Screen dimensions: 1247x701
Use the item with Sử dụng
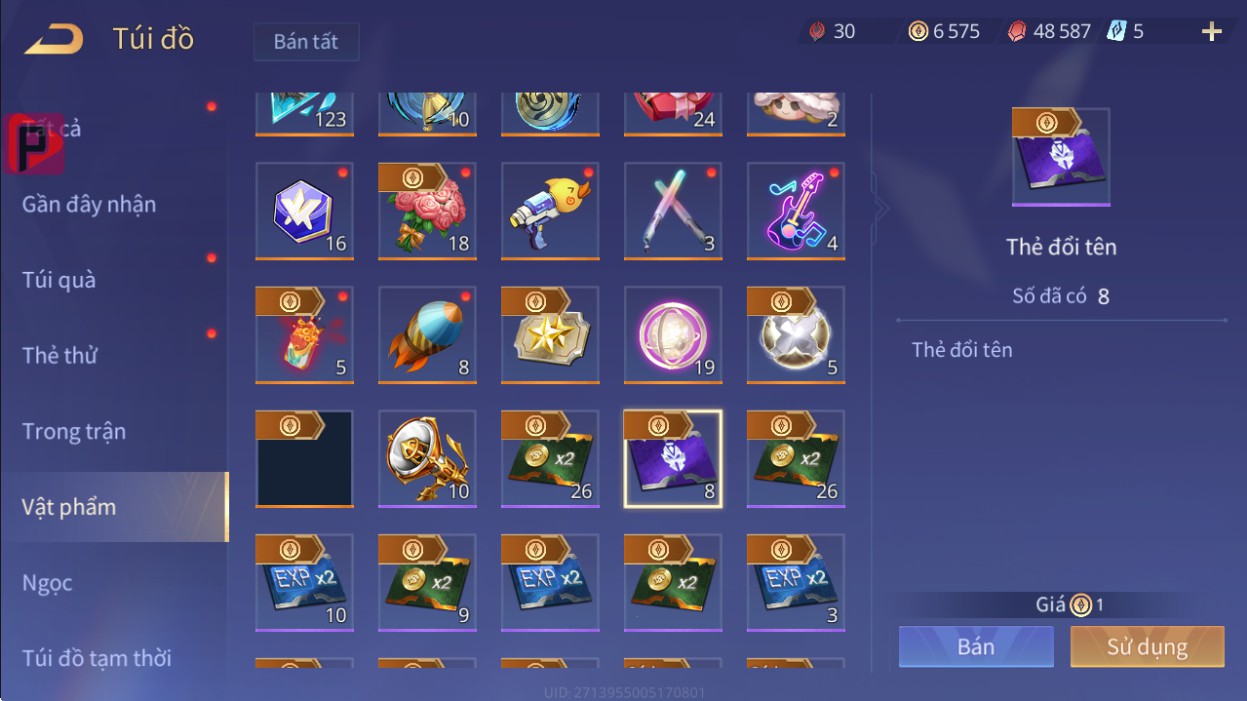coord(1146,647)
